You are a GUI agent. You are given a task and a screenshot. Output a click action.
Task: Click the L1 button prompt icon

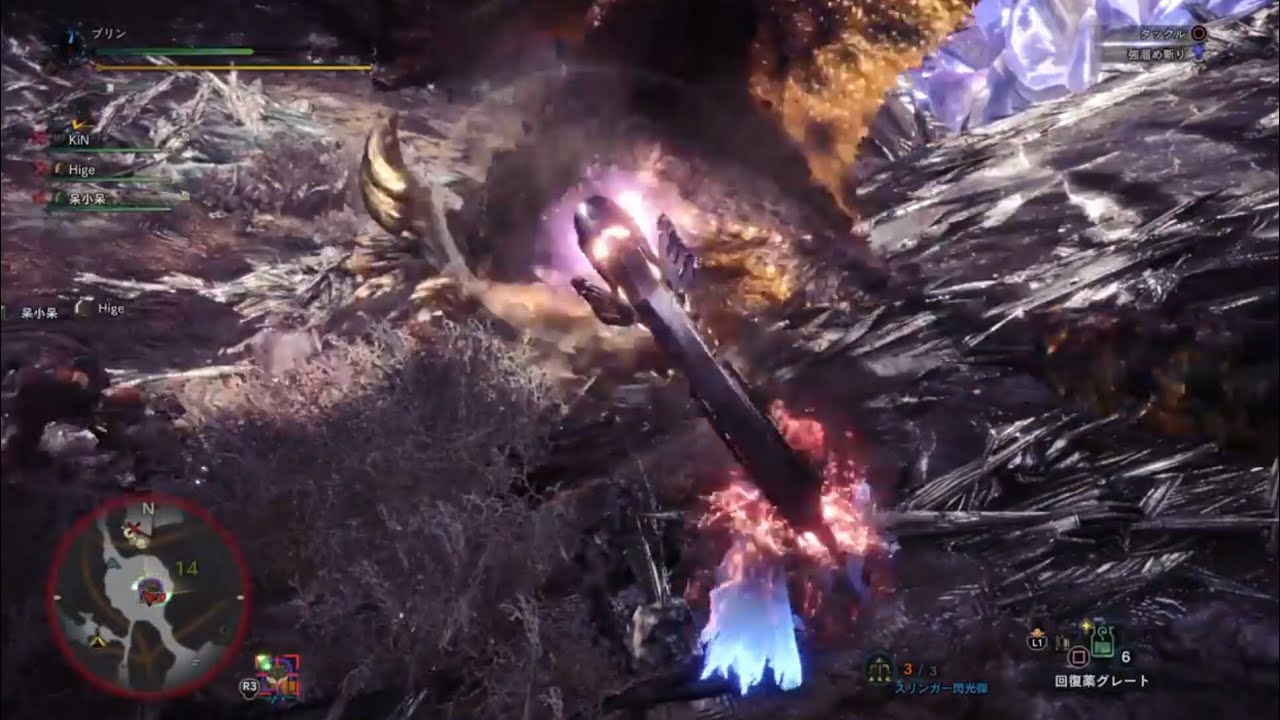pos(1038,642)
